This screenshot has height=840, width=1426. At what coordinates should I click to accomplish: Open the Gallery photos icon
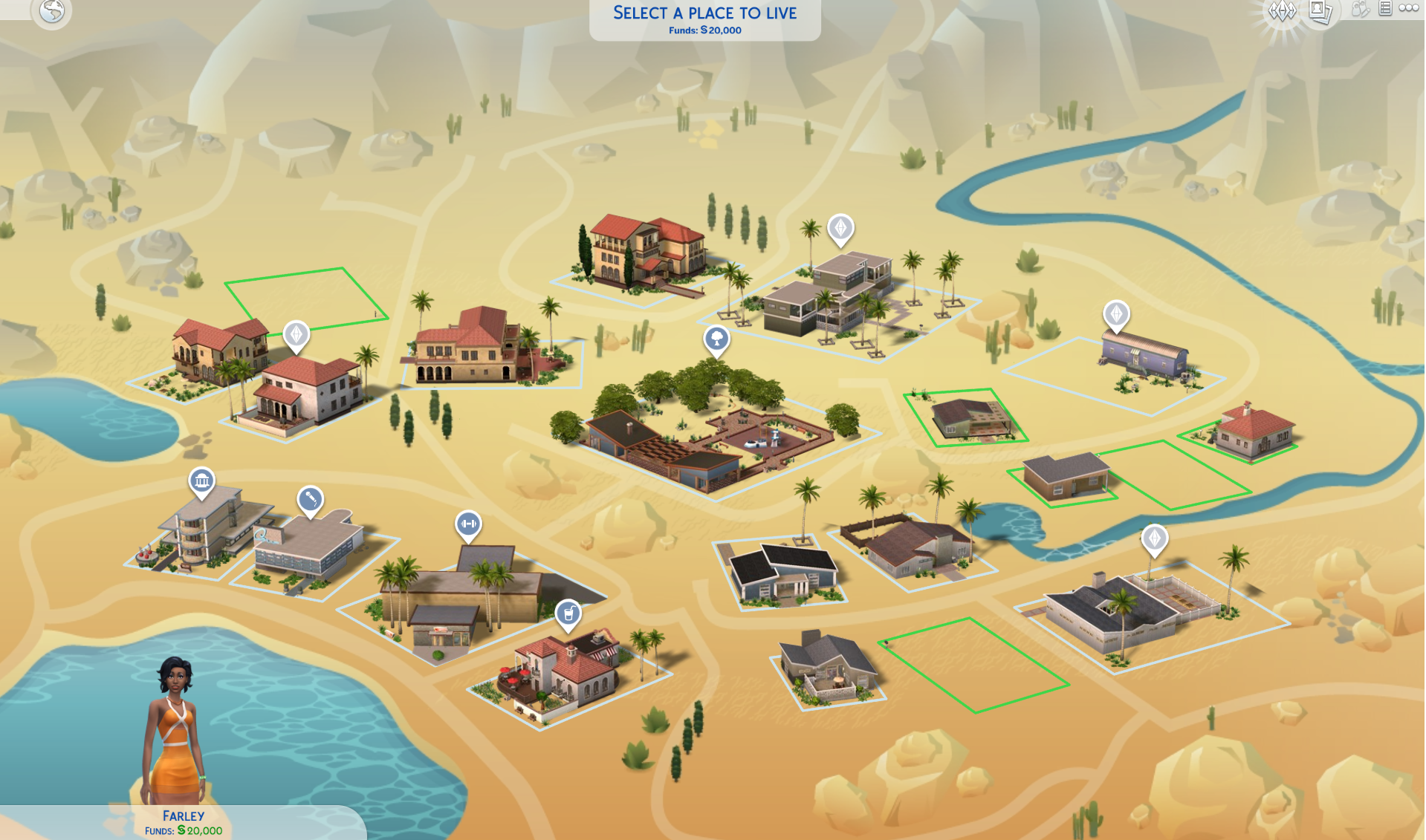point(1320,11)
